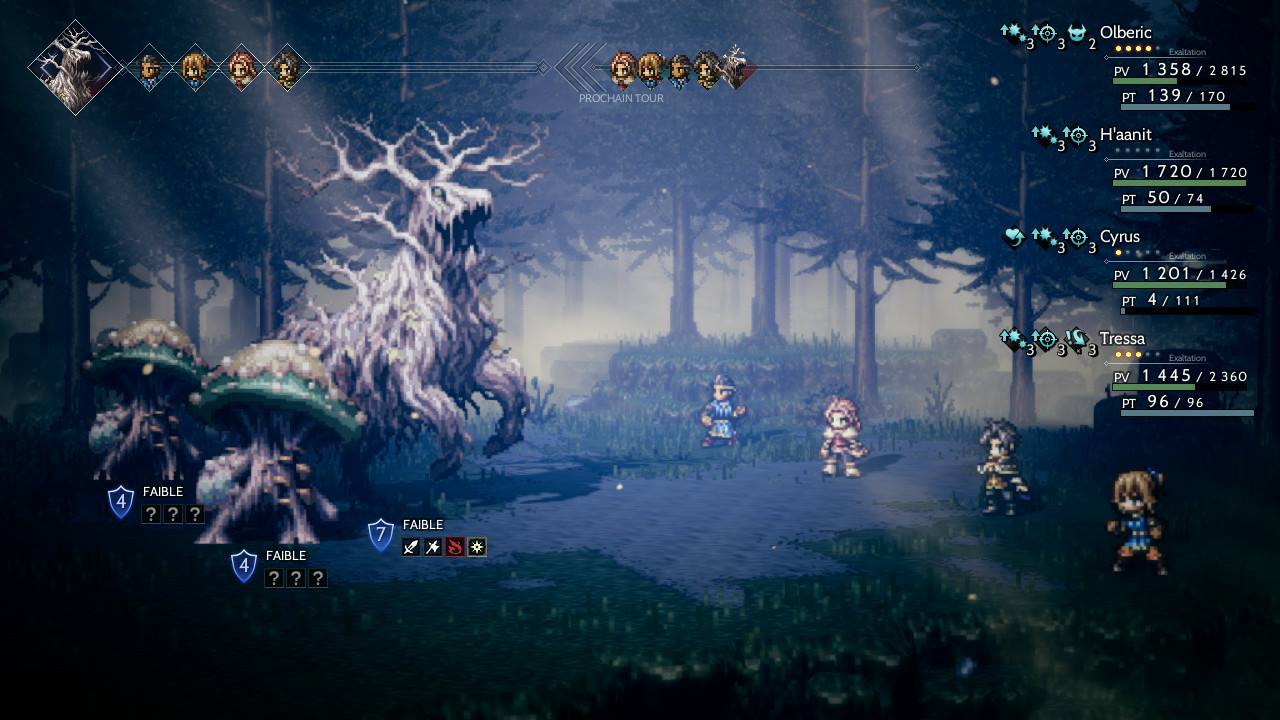The width and height of the screenshot is (1280, 720).
Task: Select the large tree boss turn portrait
Action: [75, 67]
